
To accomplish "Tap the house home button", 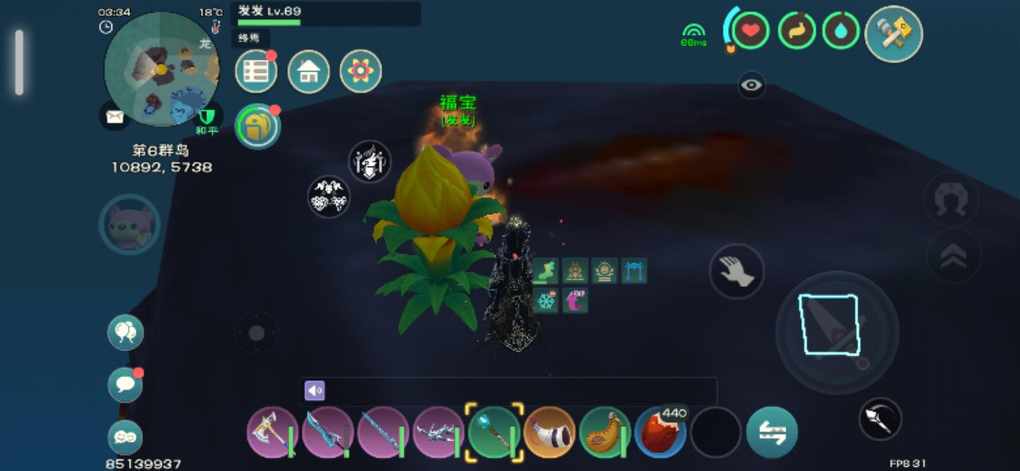I will click(x=309, y=72).
